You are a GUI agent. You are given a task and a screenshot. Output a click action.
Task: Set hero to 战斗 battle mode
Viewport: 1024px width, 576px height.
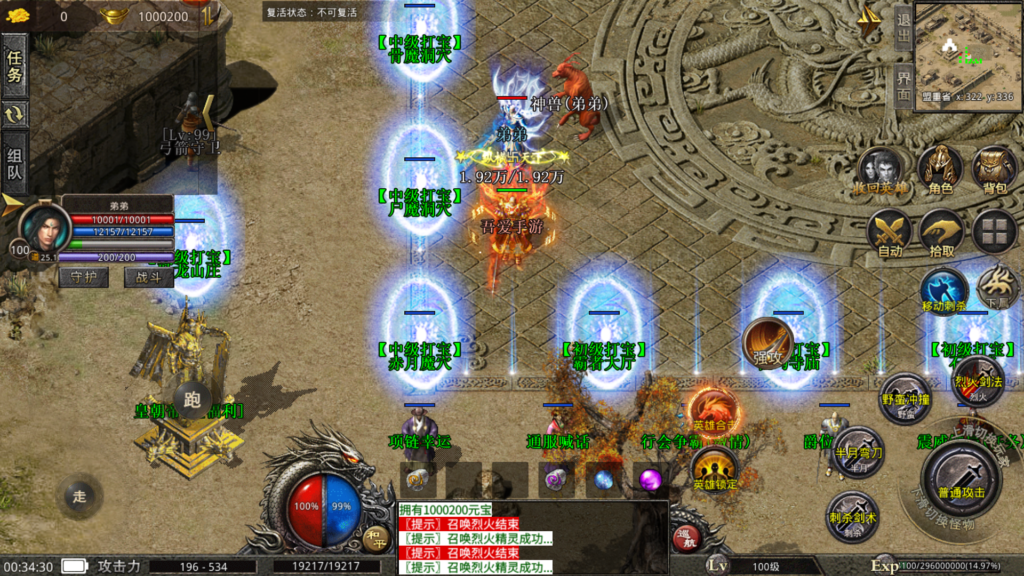pos(149,278)
